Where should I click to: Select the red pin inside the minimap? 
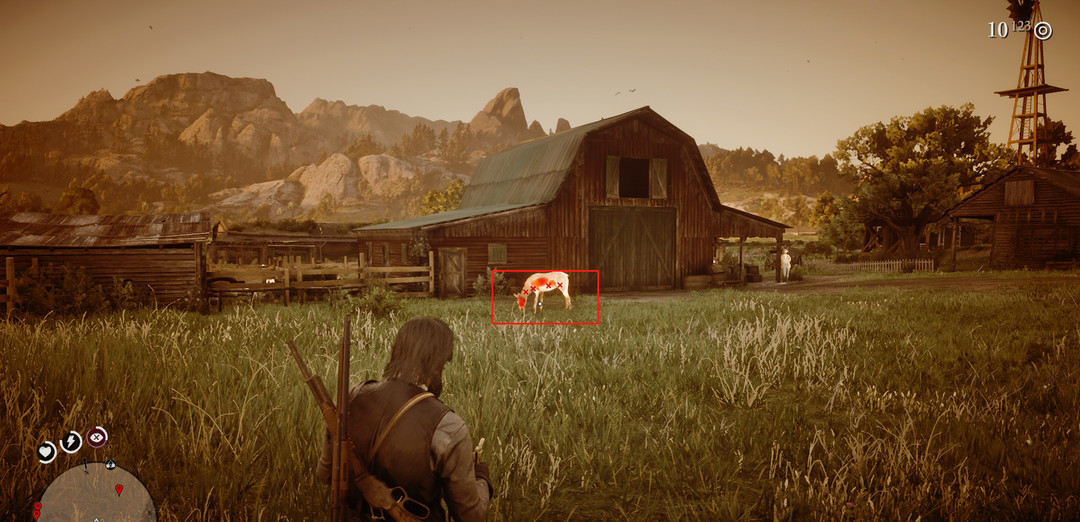119,489
